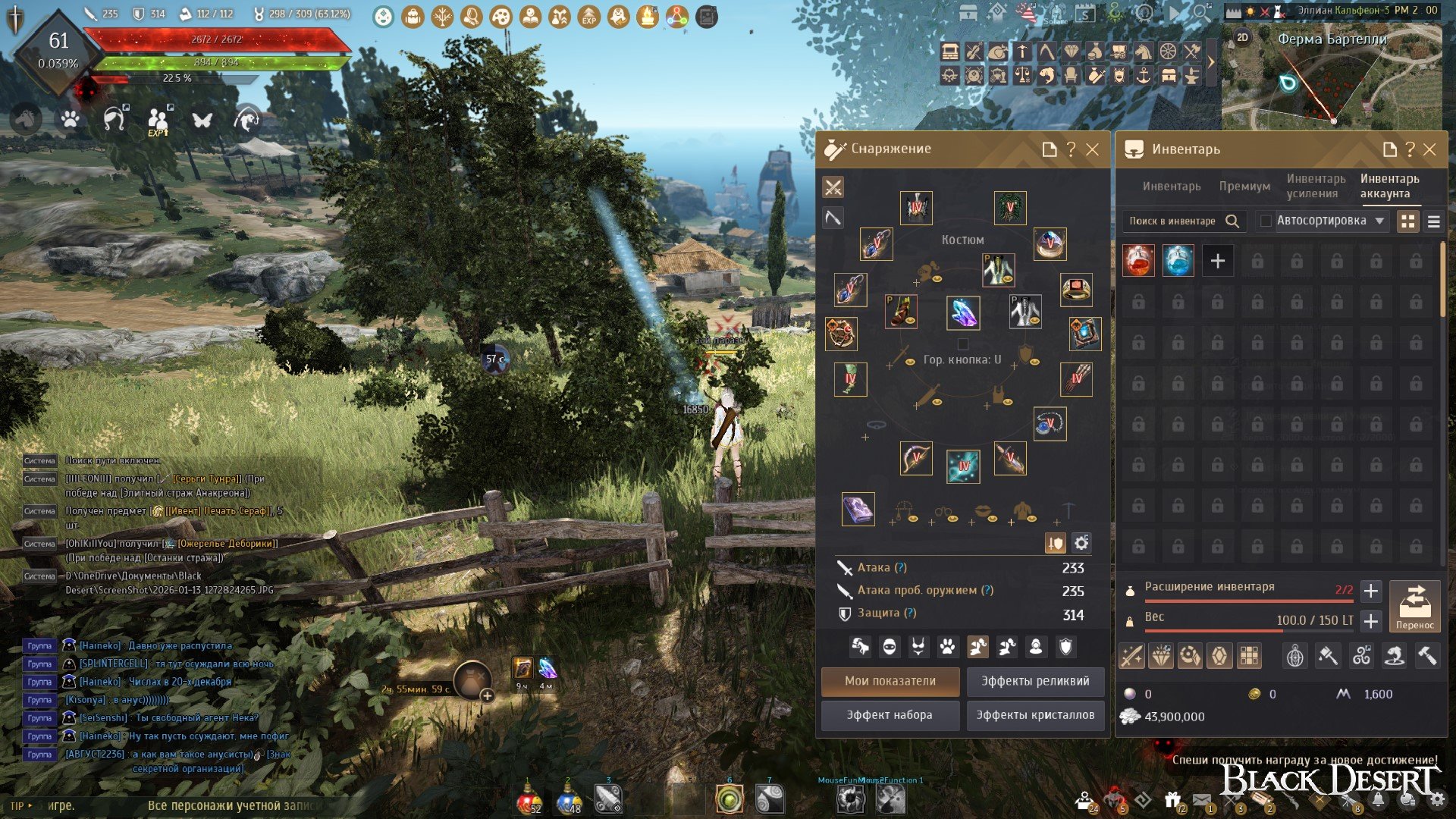Close the Снаряжение equipment window

click(1092, 149)
